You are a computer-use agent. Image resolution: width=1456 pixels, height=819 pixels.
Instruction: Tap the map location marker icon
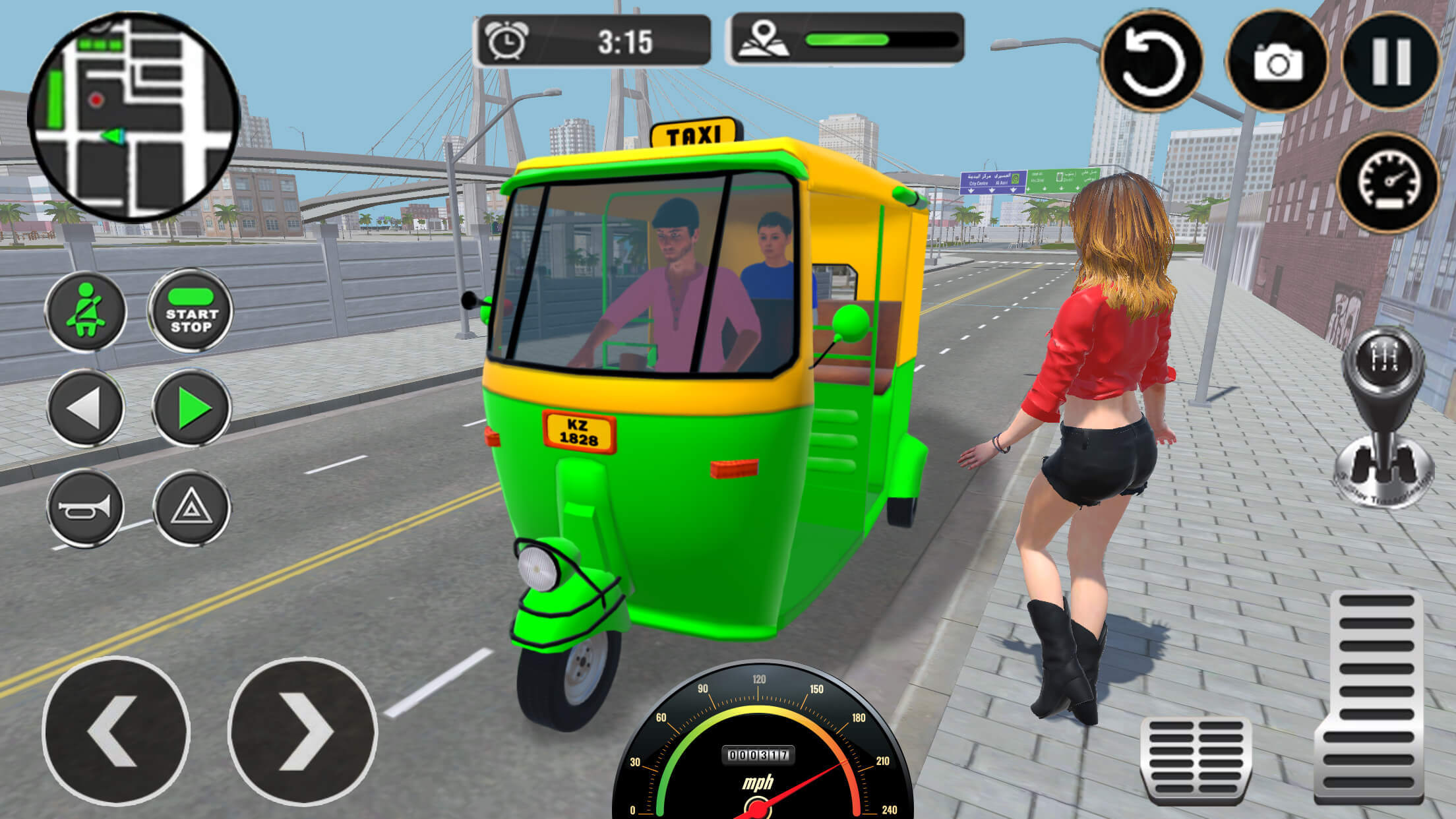pyautogui.click(x=765, y=41)
